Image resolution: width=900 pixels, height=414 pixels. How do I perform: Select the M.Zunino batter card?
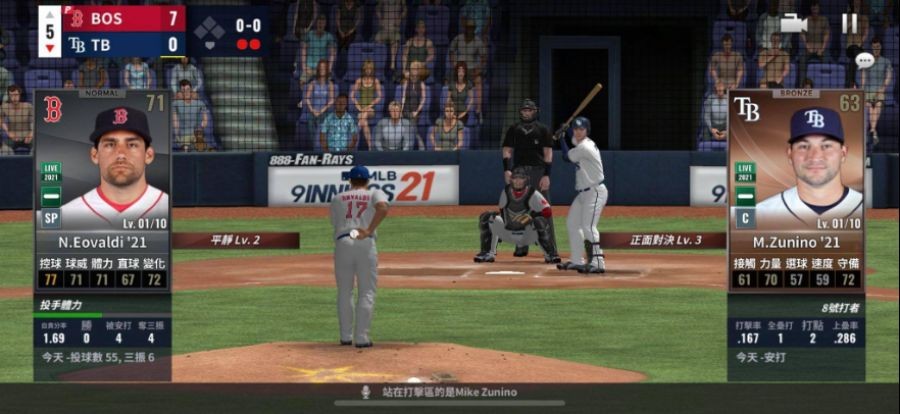click(796, 190)
